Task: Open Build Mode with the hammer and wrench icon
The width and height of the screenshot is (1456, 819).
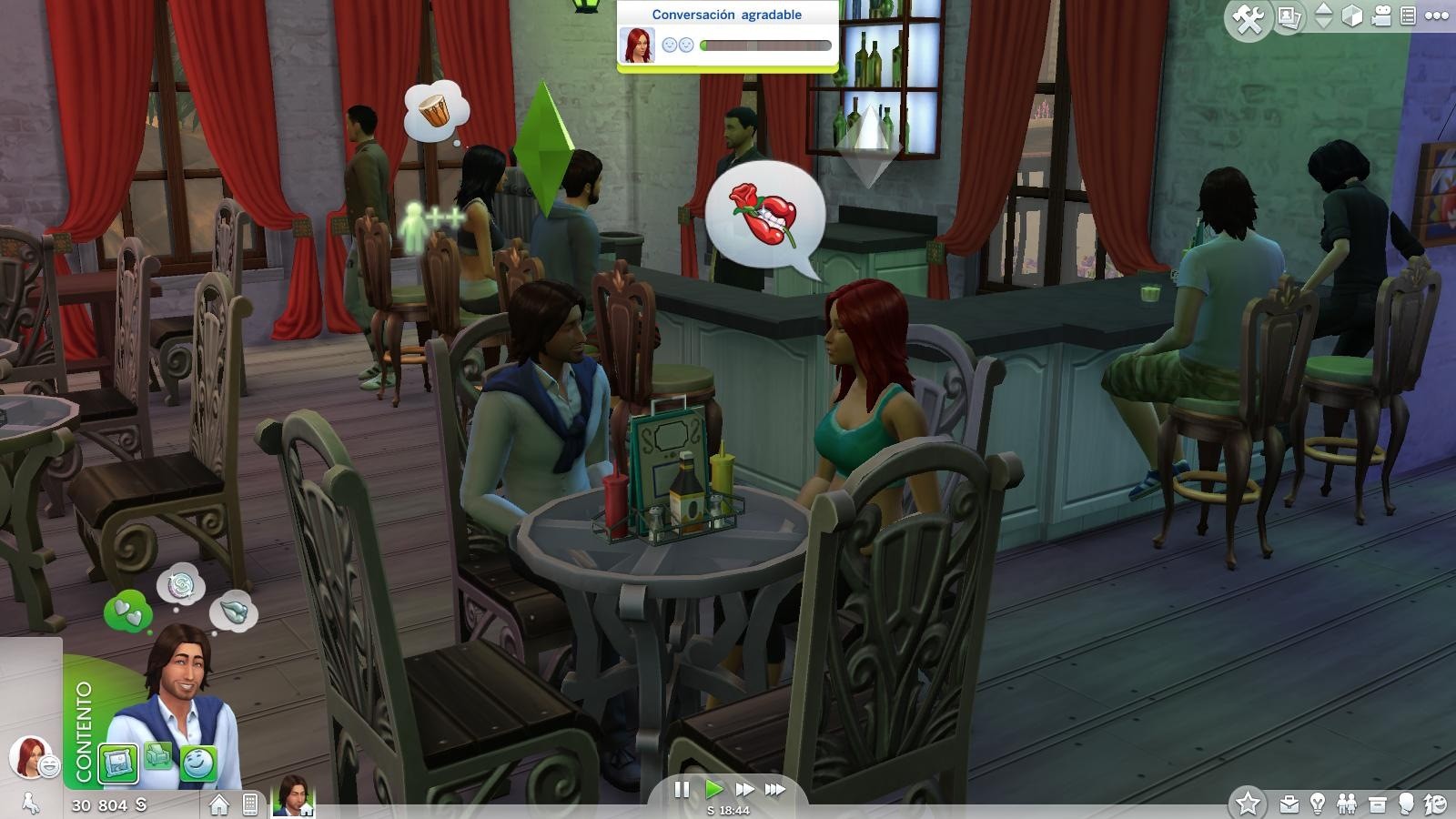Action: 1249,16
